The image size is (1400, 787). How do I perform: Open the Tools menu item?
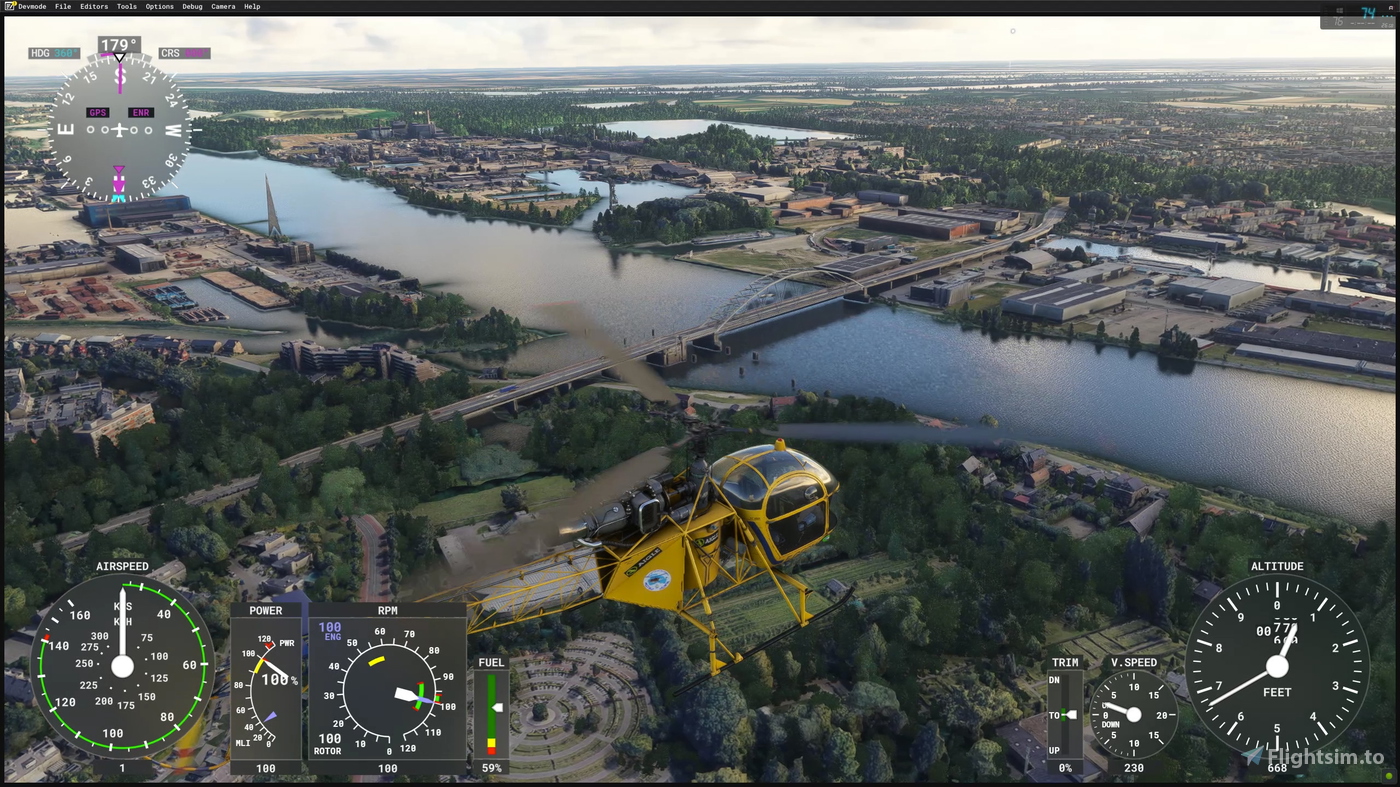(x=126, y=6)
